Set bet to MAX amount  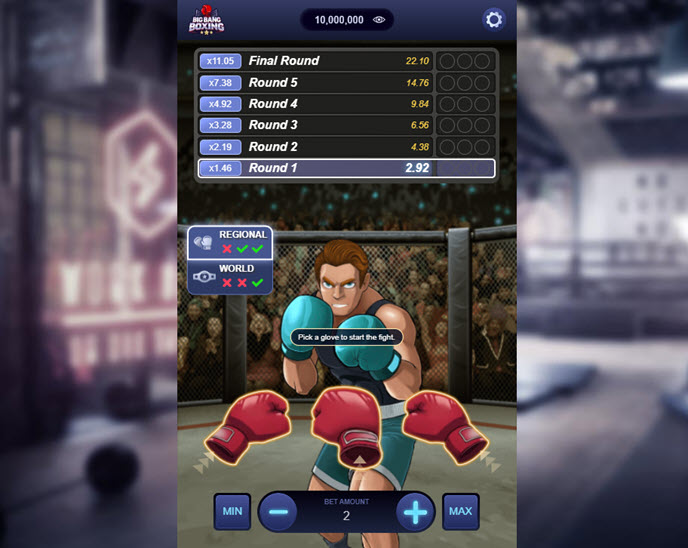pos(460,511)
